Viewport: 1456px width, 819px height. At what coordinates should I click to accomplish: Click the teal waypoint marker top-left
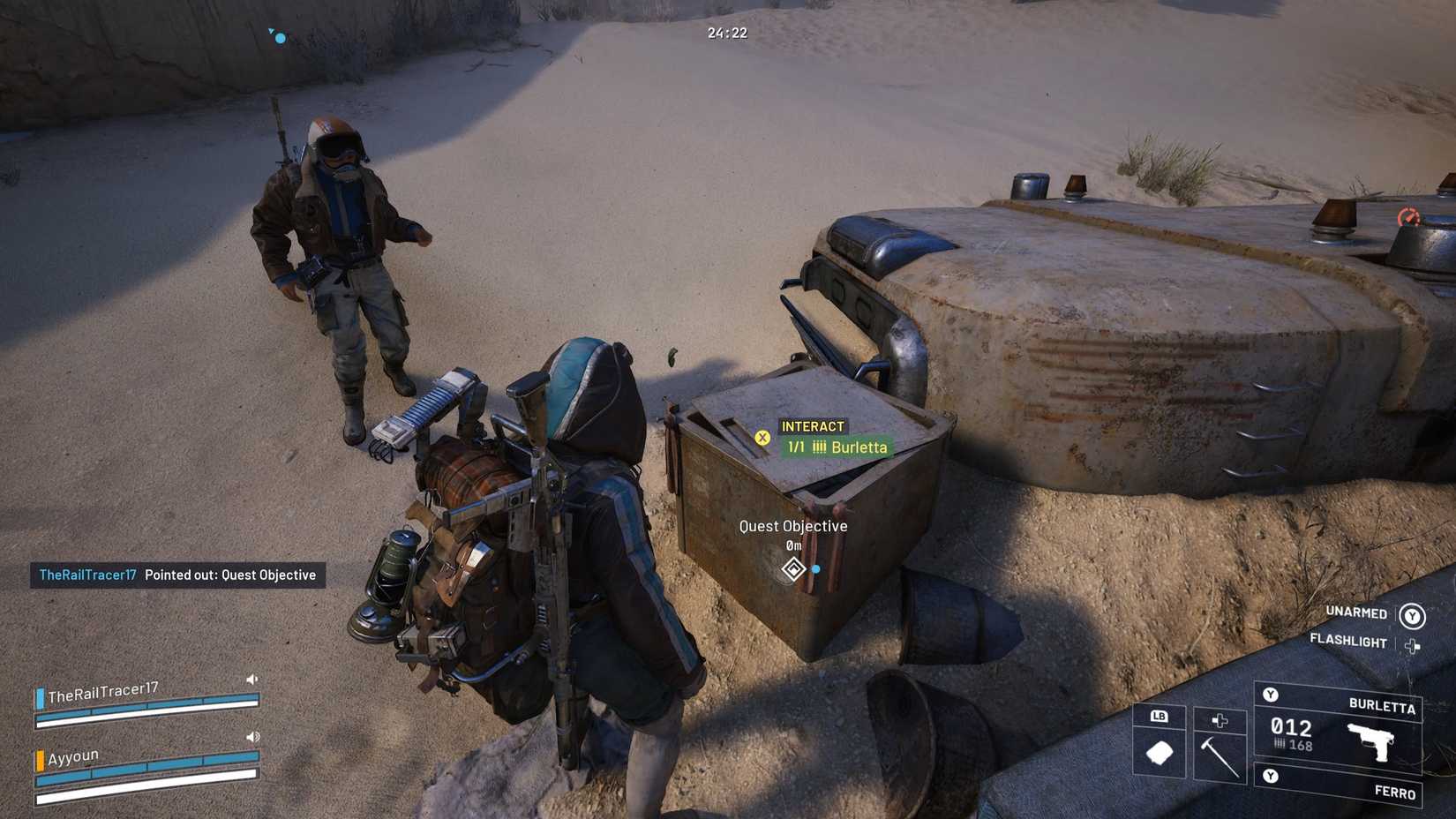tap(279, 37)
